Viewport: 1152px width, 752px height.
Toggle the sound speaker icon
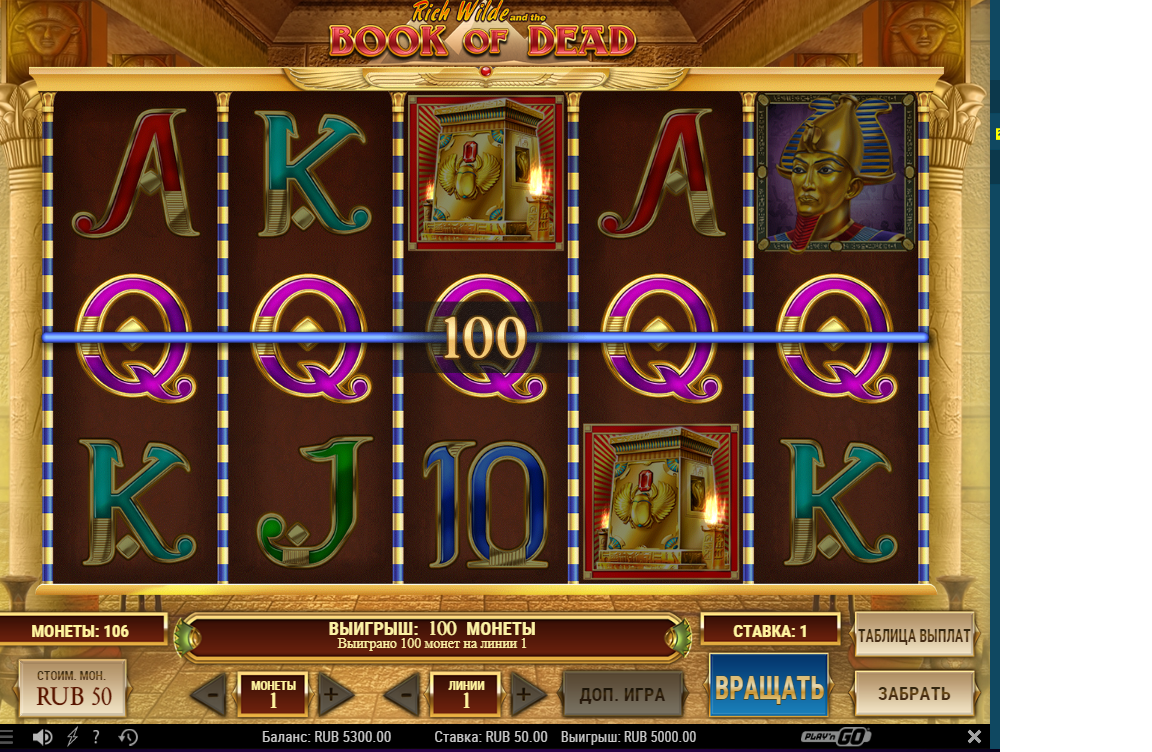(x=42, y=738)
